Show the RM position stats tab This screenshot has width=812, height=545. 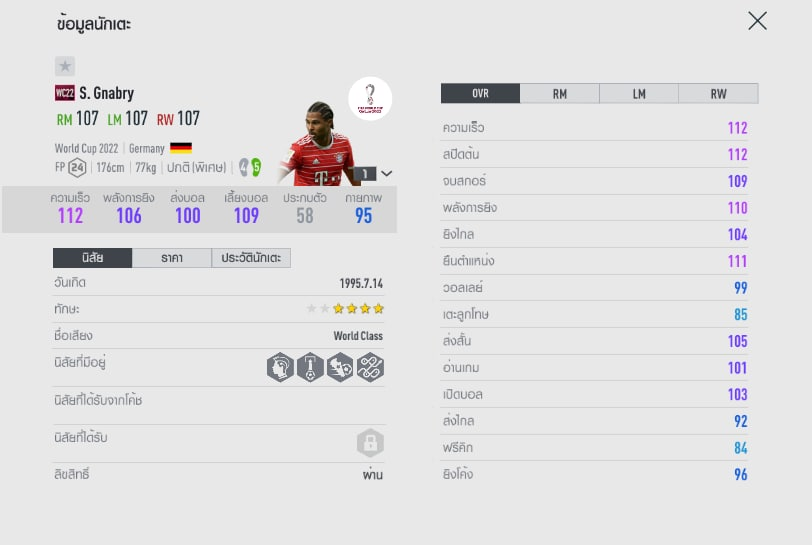tap(559, 93)
